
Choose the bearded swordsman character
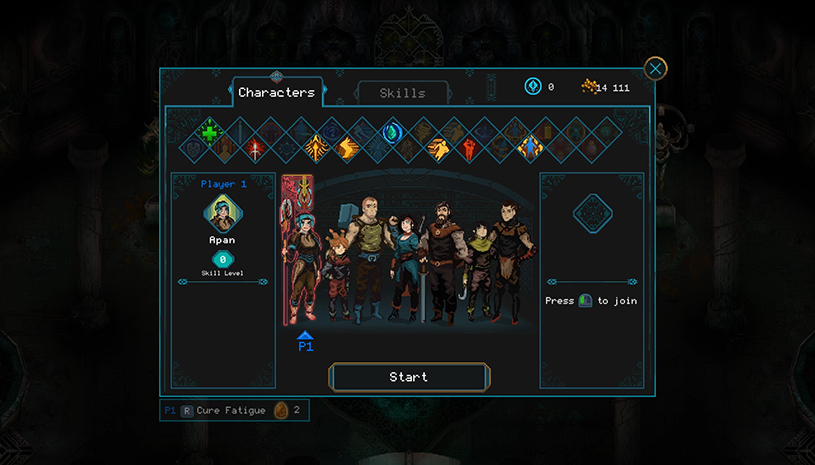pyautogui.click(x=440, y=260)
